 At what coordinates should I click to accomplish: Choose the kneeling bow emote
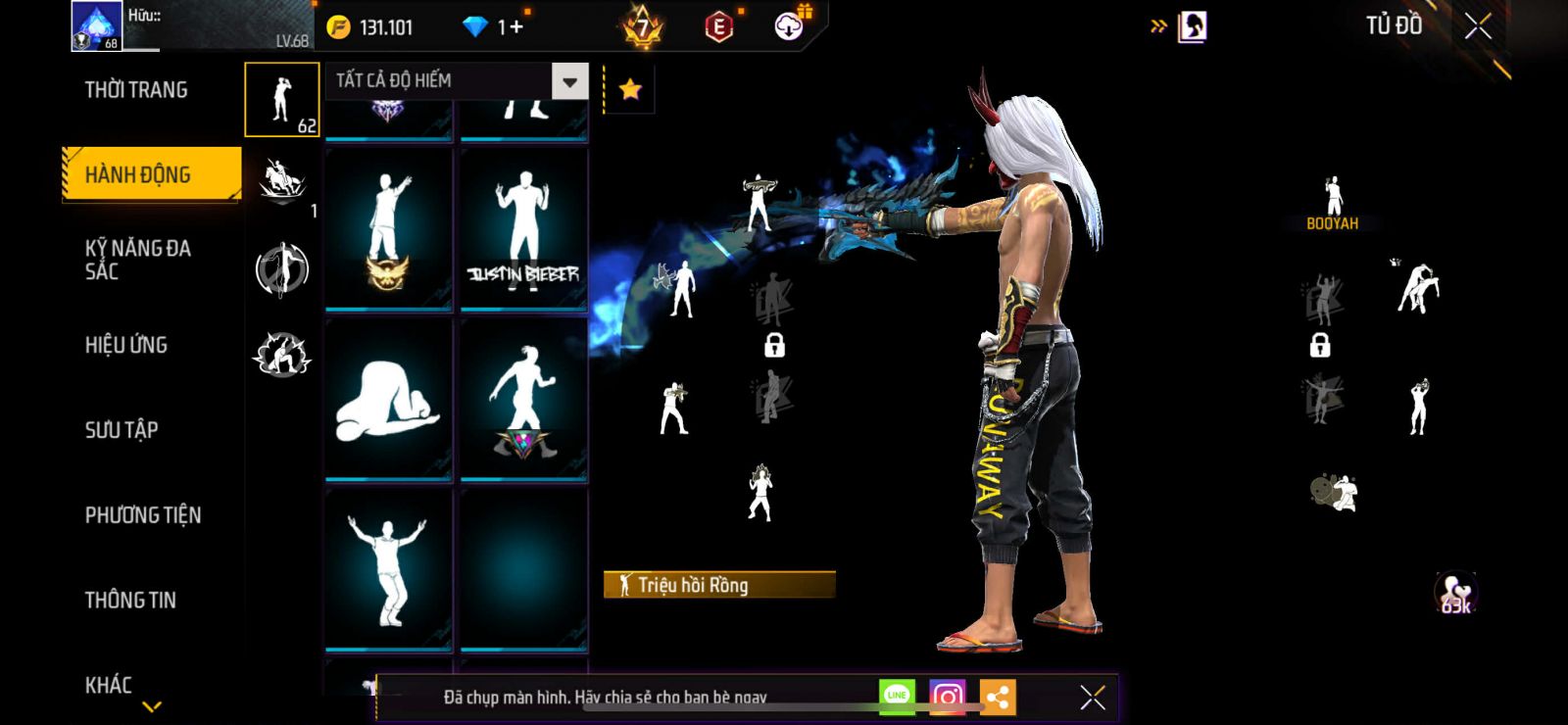tap(388, 400)
